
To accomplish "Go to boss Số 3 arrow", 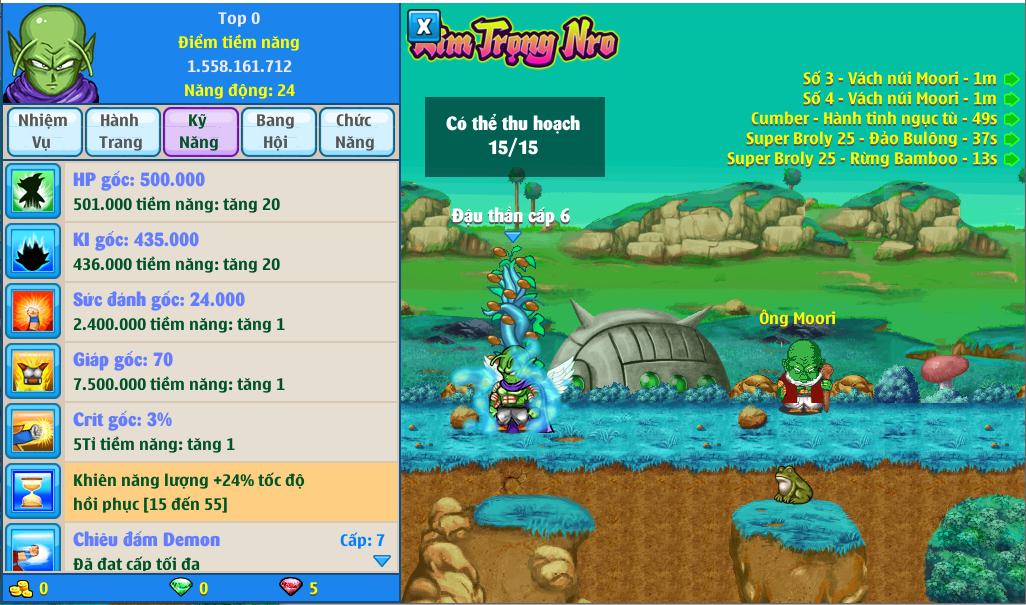I will [1012, 79].
